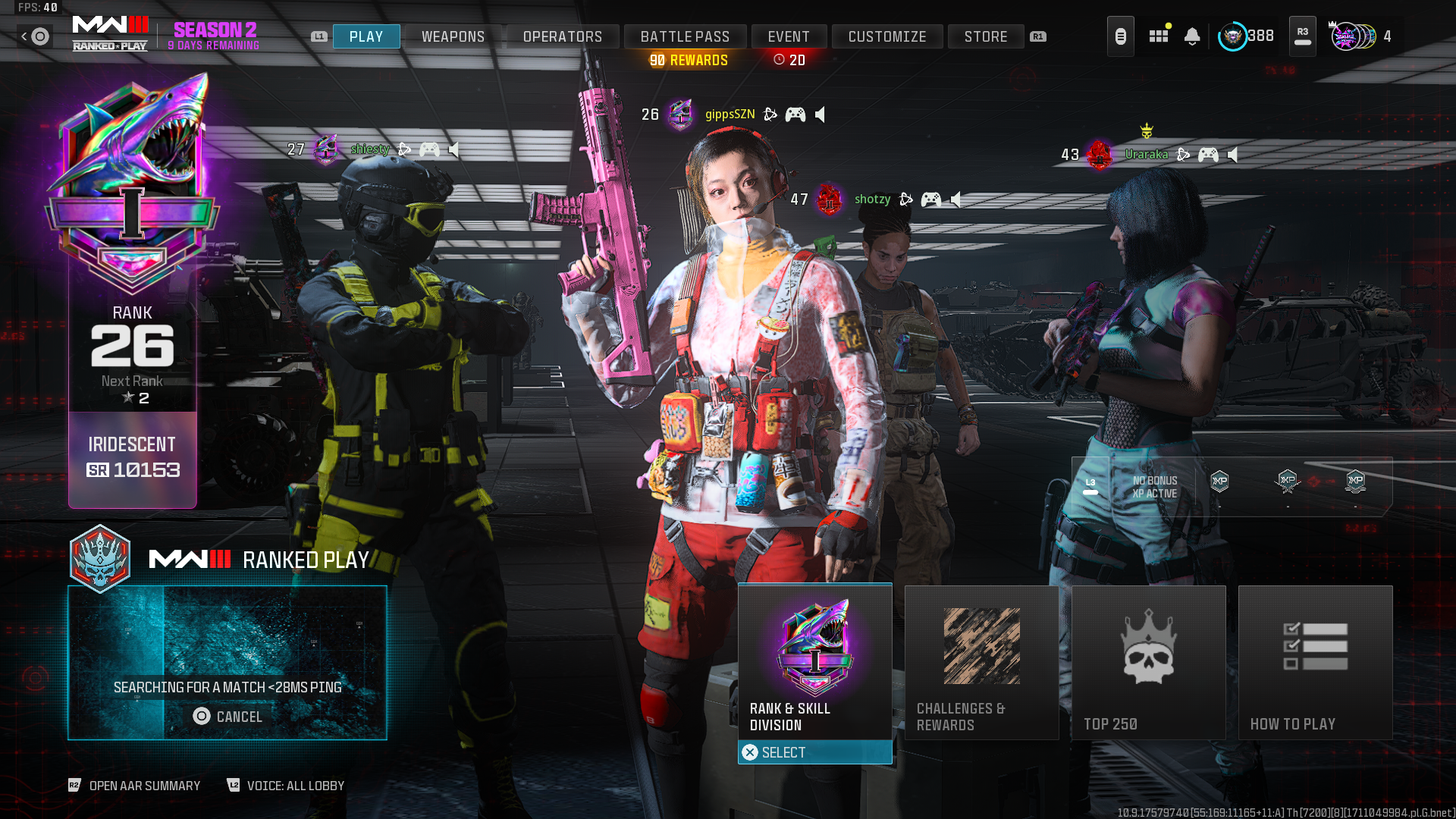The image size is (1456, 819).
Task: Open the Store tab
Action: (986, 36)
